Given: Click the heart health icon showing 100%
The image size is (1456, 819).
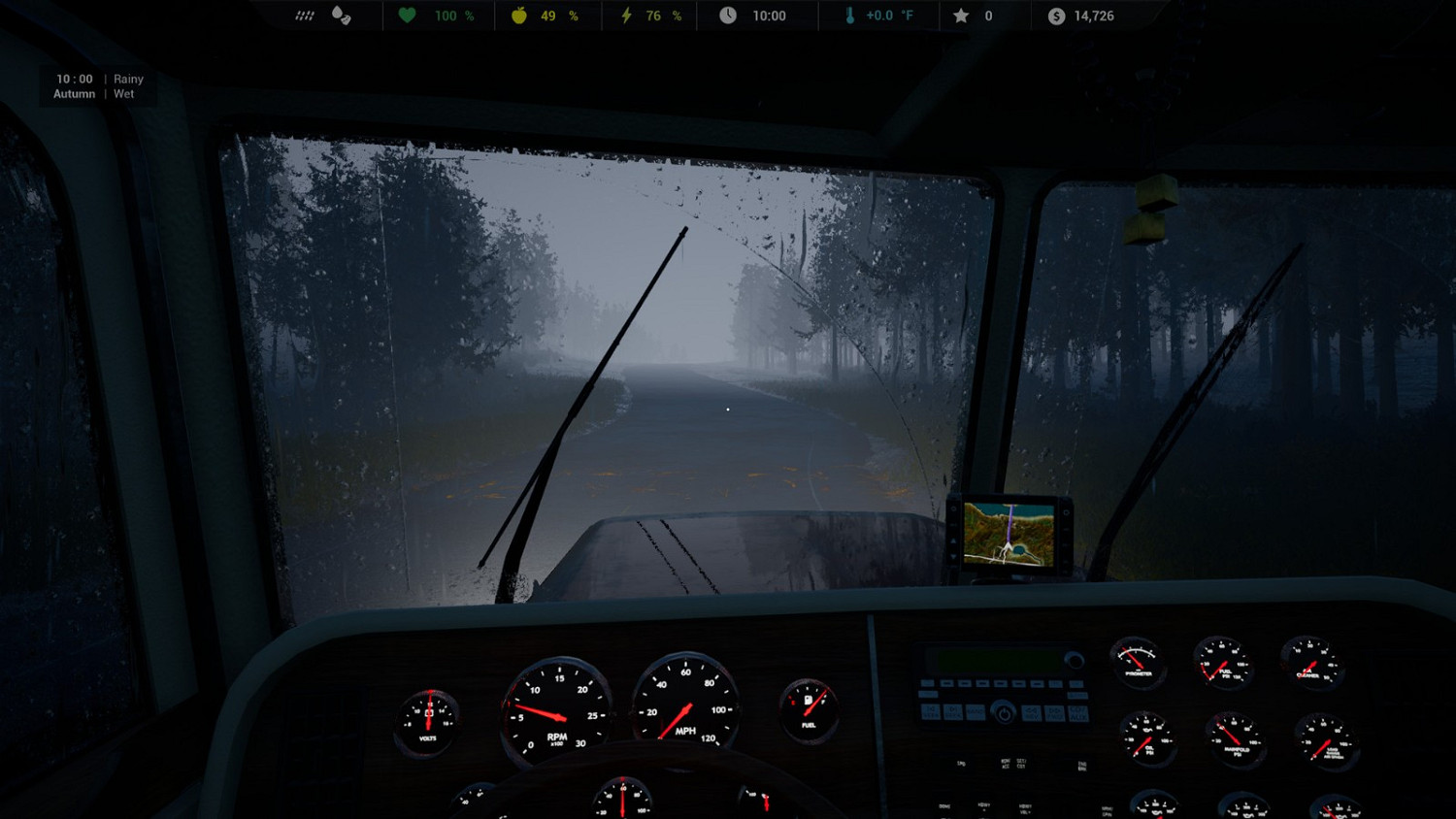Looking at the screenshot, I should click(x=407, y=16).
